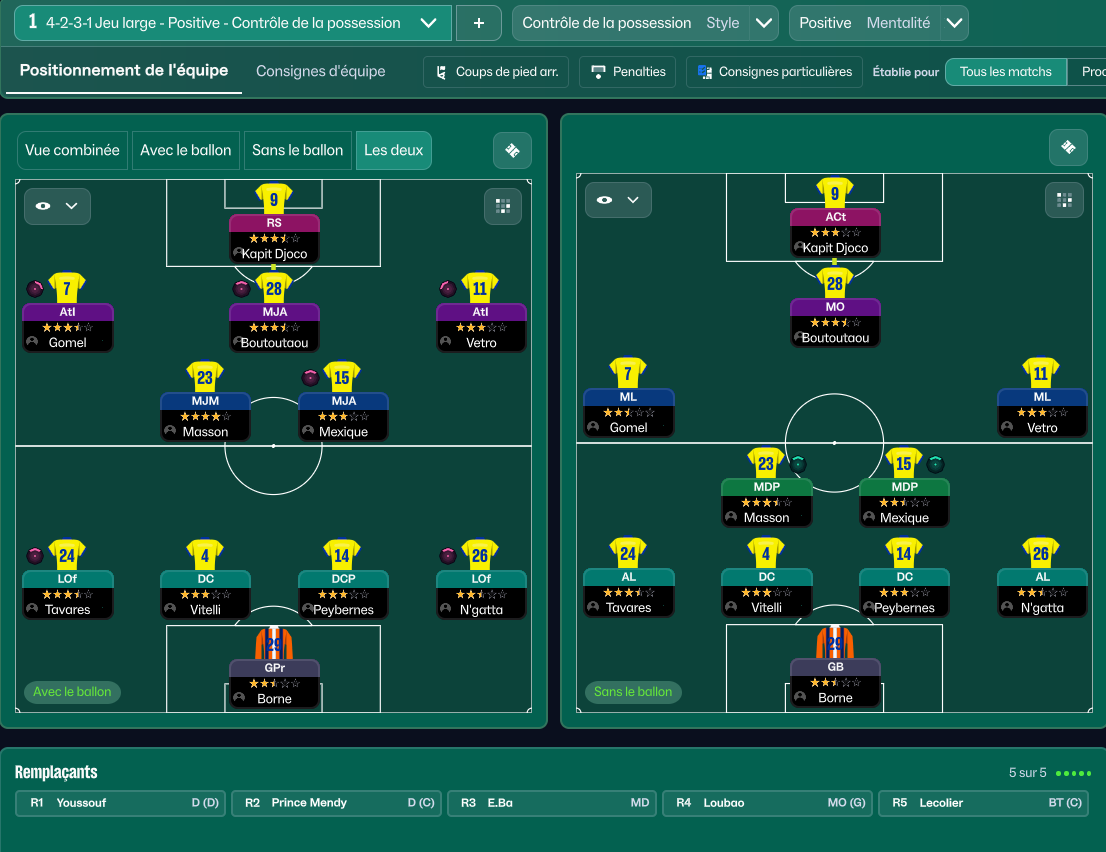Show the Vue combinée view

click(72, 150)
